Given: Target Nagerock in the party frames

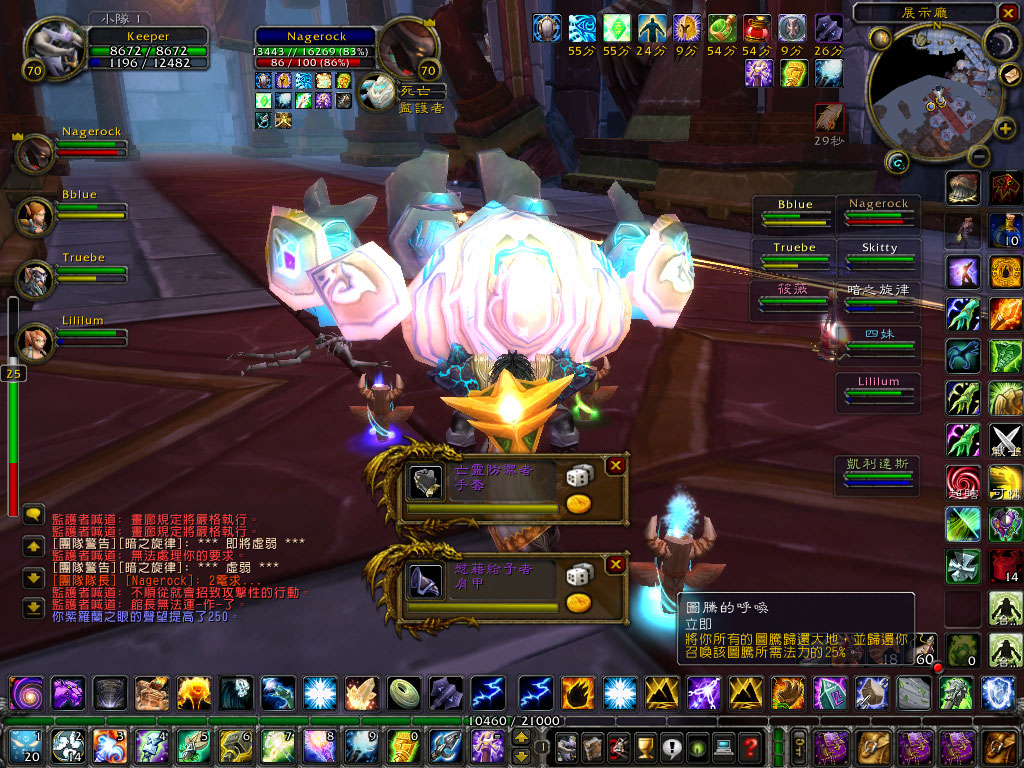Looking at the screenshot, I should 36,151.
